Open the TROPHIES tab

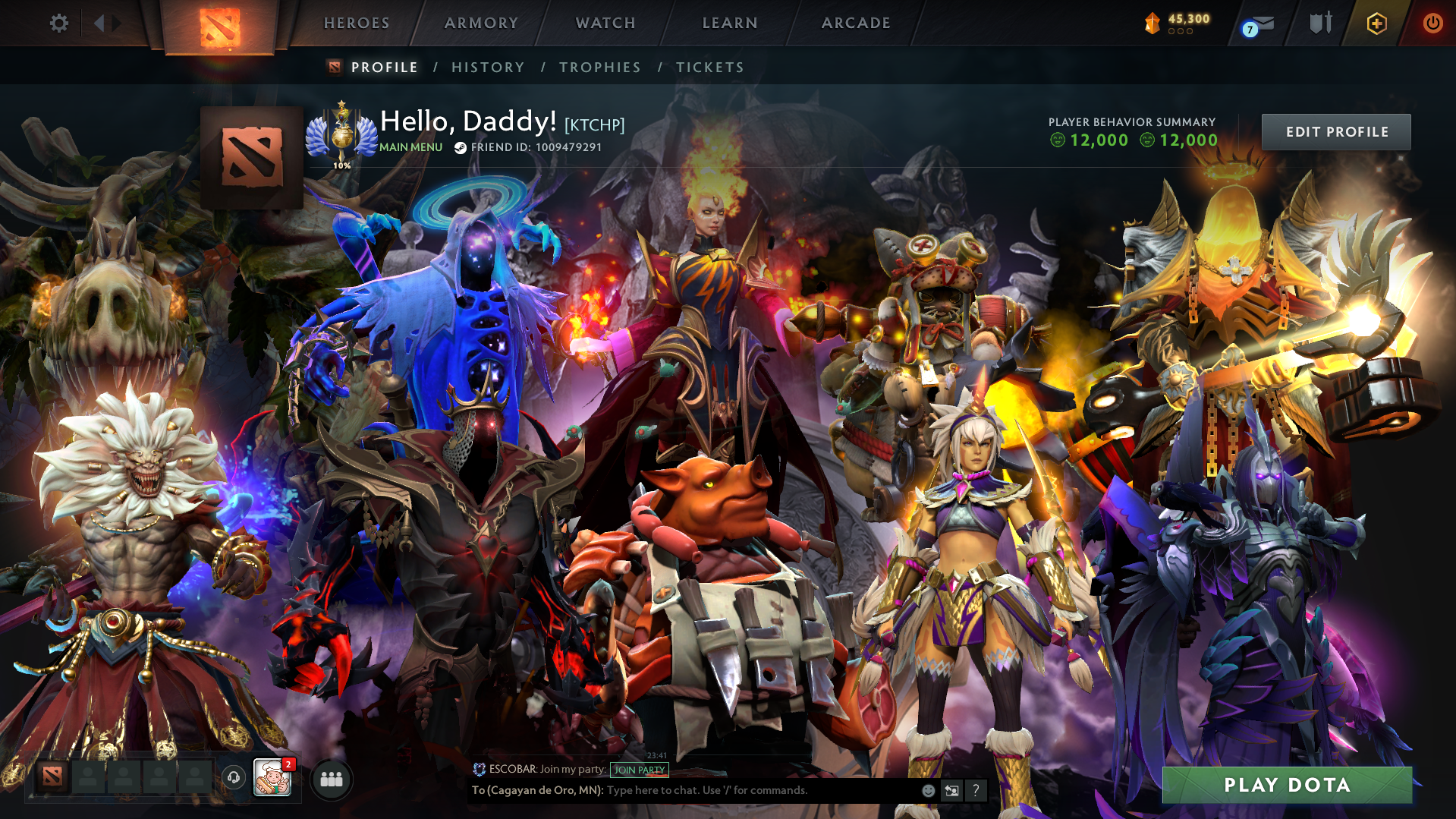(x=599, y=67)
